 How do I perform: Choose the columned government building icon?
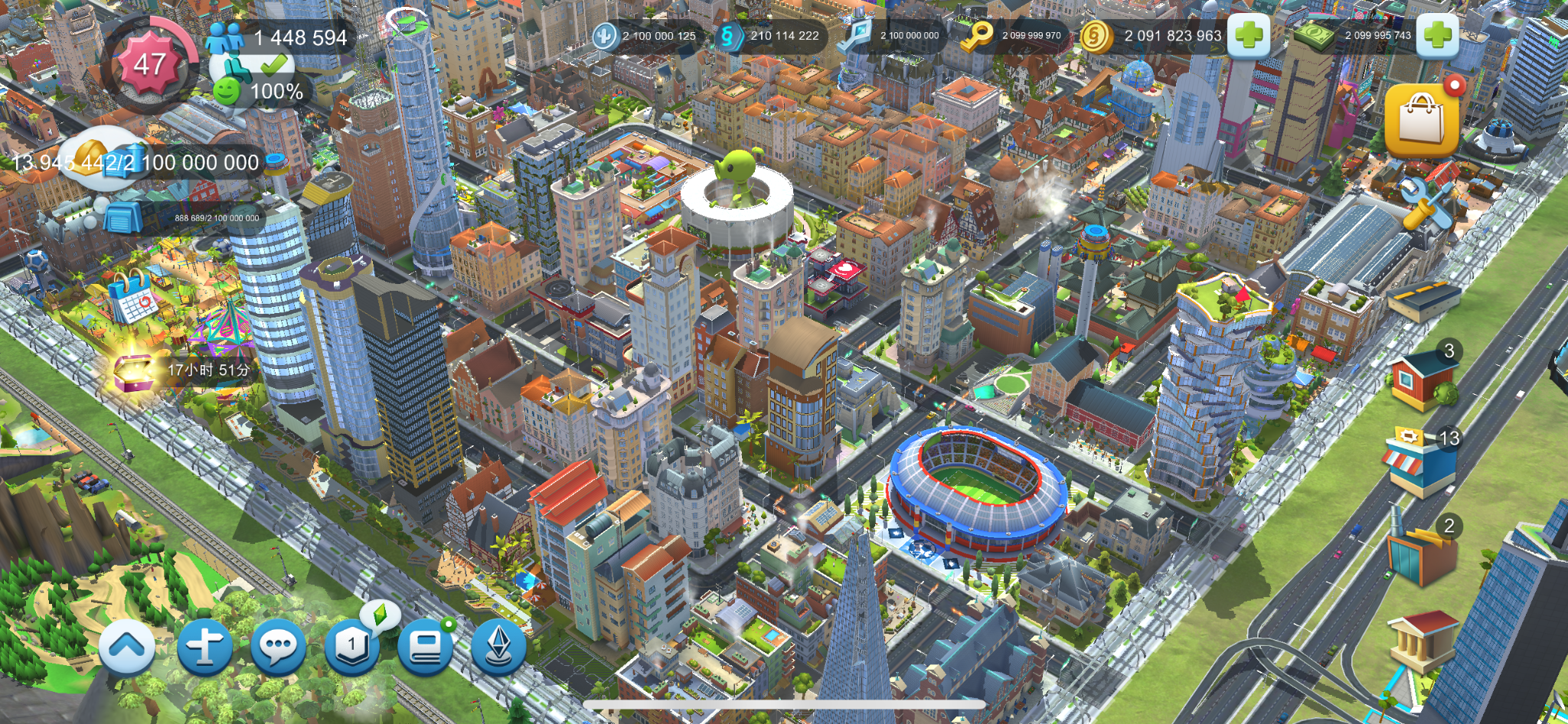click(1423, 641)
